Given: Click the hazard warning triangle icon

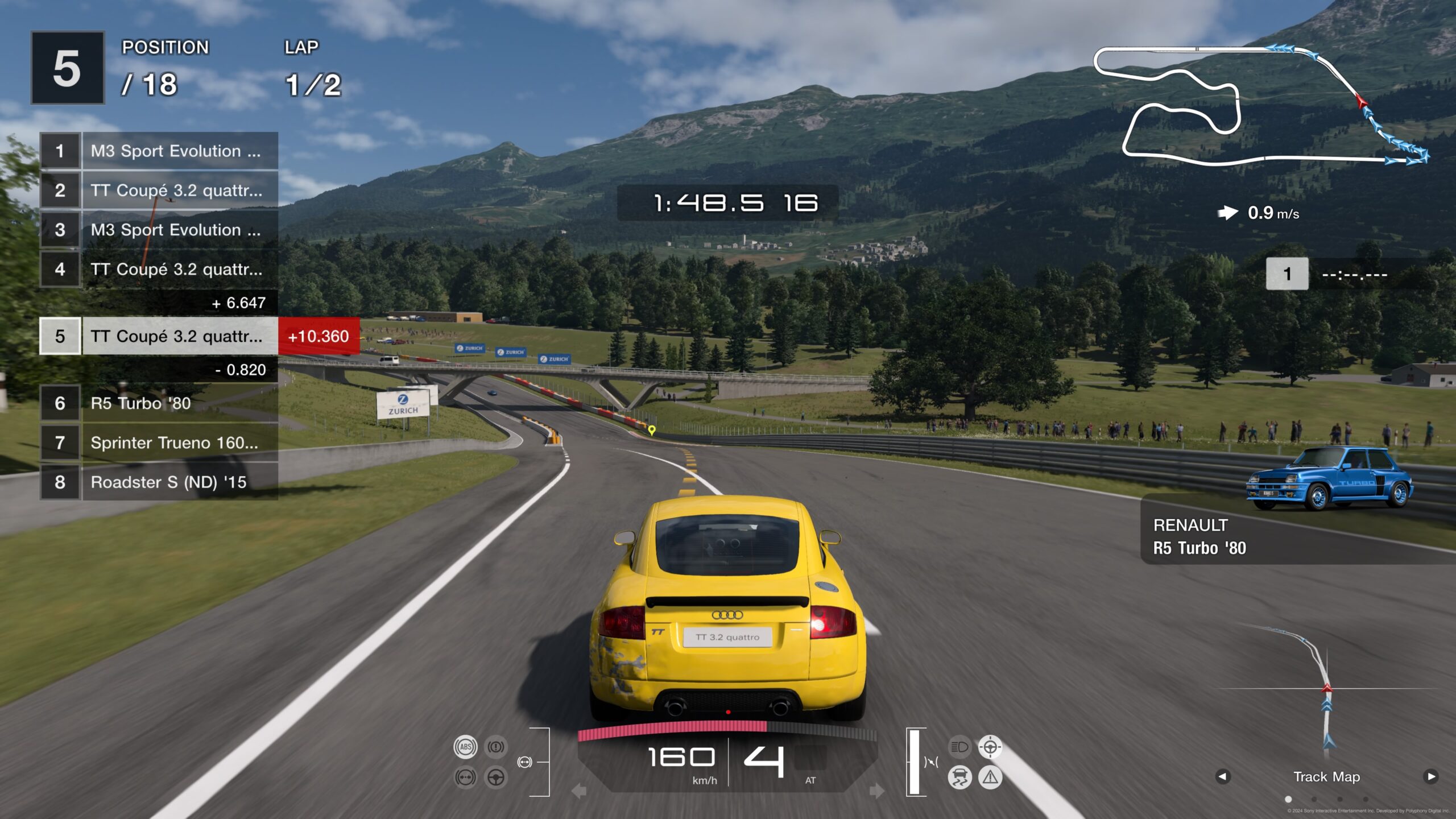Looking at the screenshot, I should click(x=990, y=777).
